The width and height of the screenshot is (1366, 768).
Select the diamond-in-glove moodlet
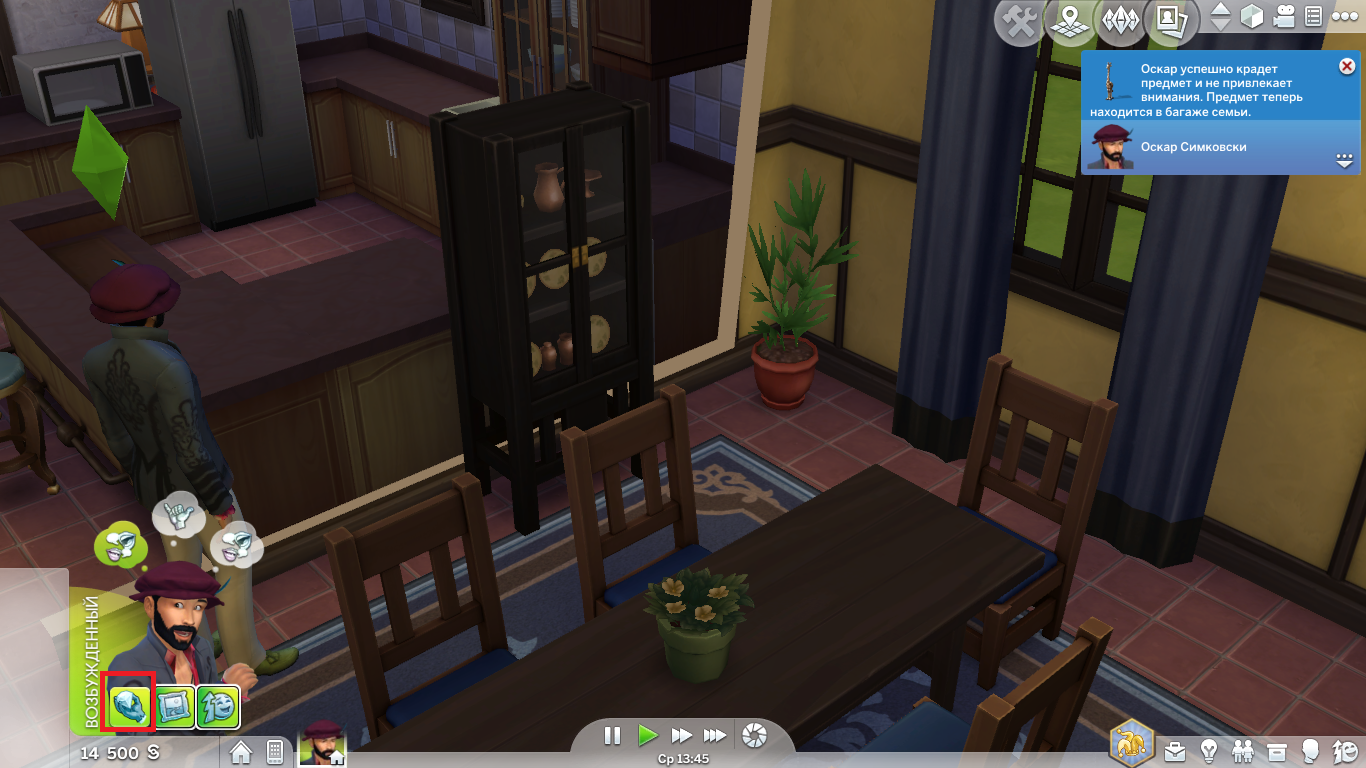click(x=131, y=706)
